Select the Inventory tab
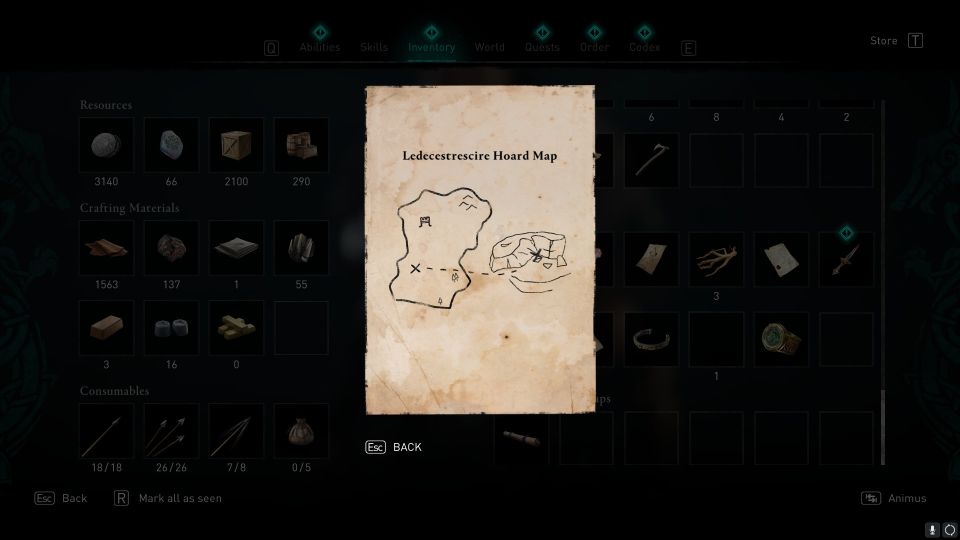The image size is (960, 540). 431,47
